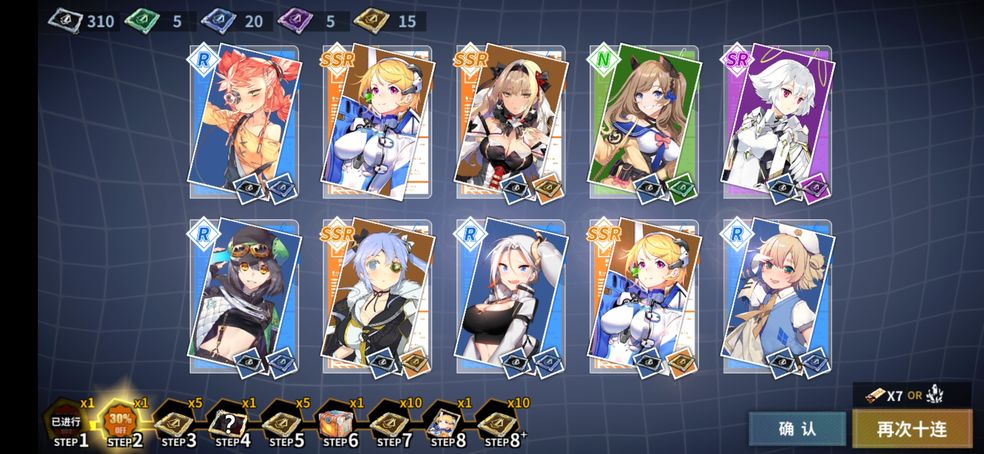The width and height of the screenshot is (984, 454).
Task: Show the STEP 8 character portrait reward
Action: 445,421
